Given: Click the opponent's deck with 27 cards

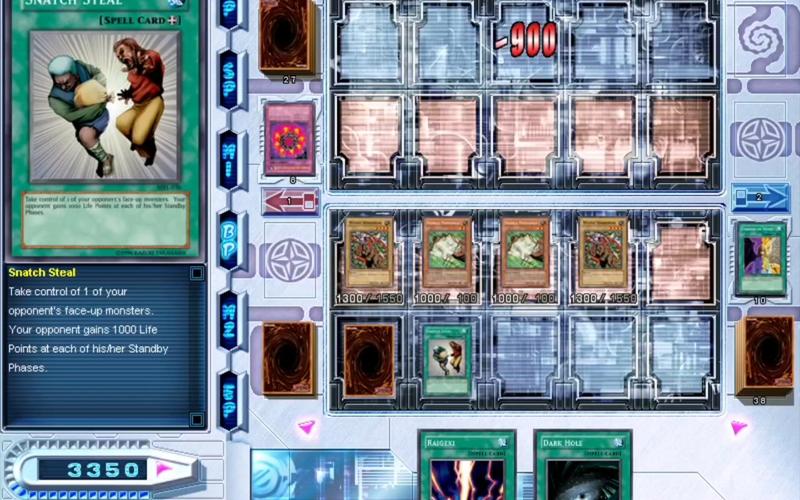Looking at the screenshot, I should [287, 35].
